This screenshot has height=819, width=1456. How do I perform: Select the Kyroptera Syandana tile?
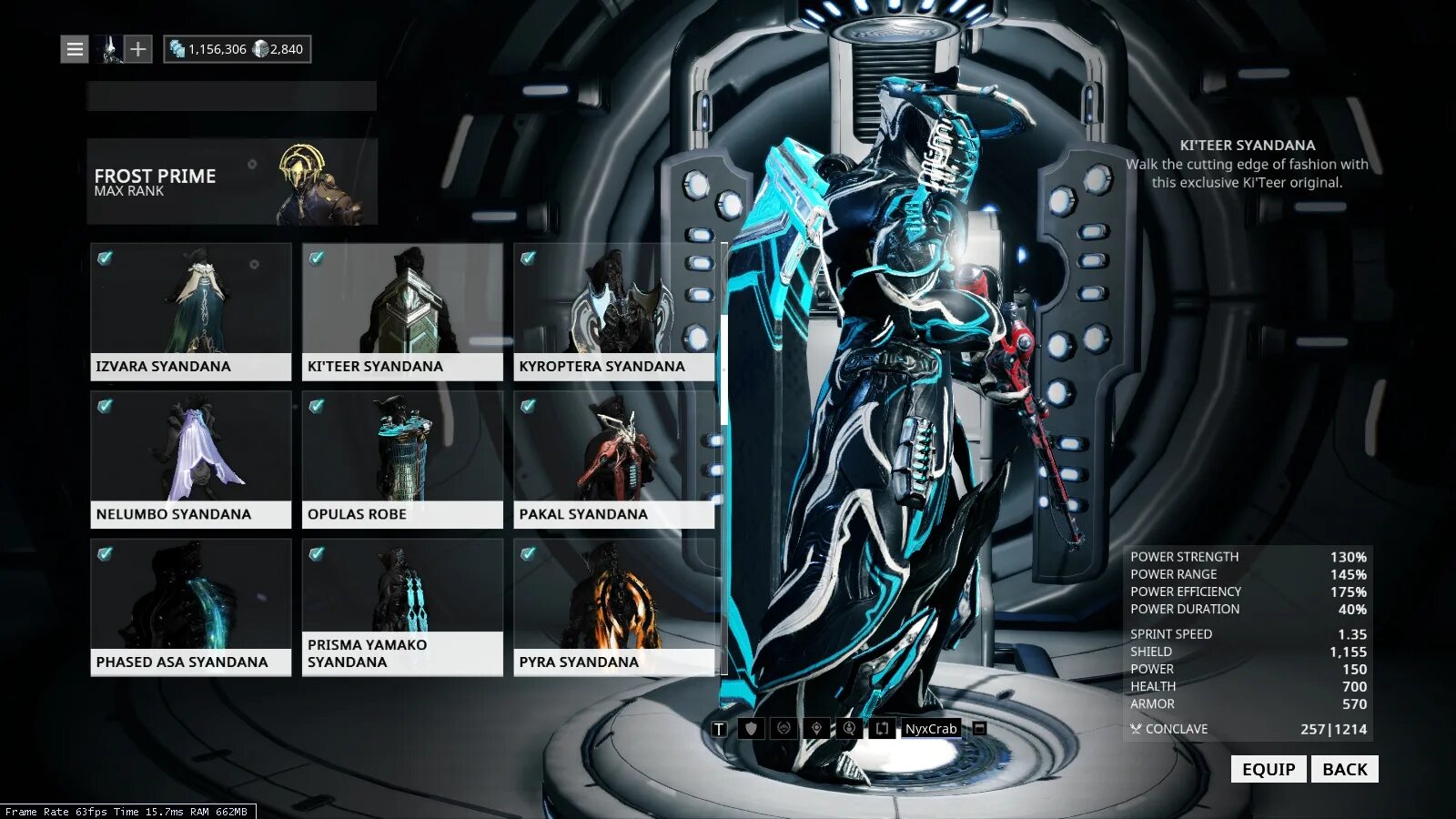click(x=613, y=311)
